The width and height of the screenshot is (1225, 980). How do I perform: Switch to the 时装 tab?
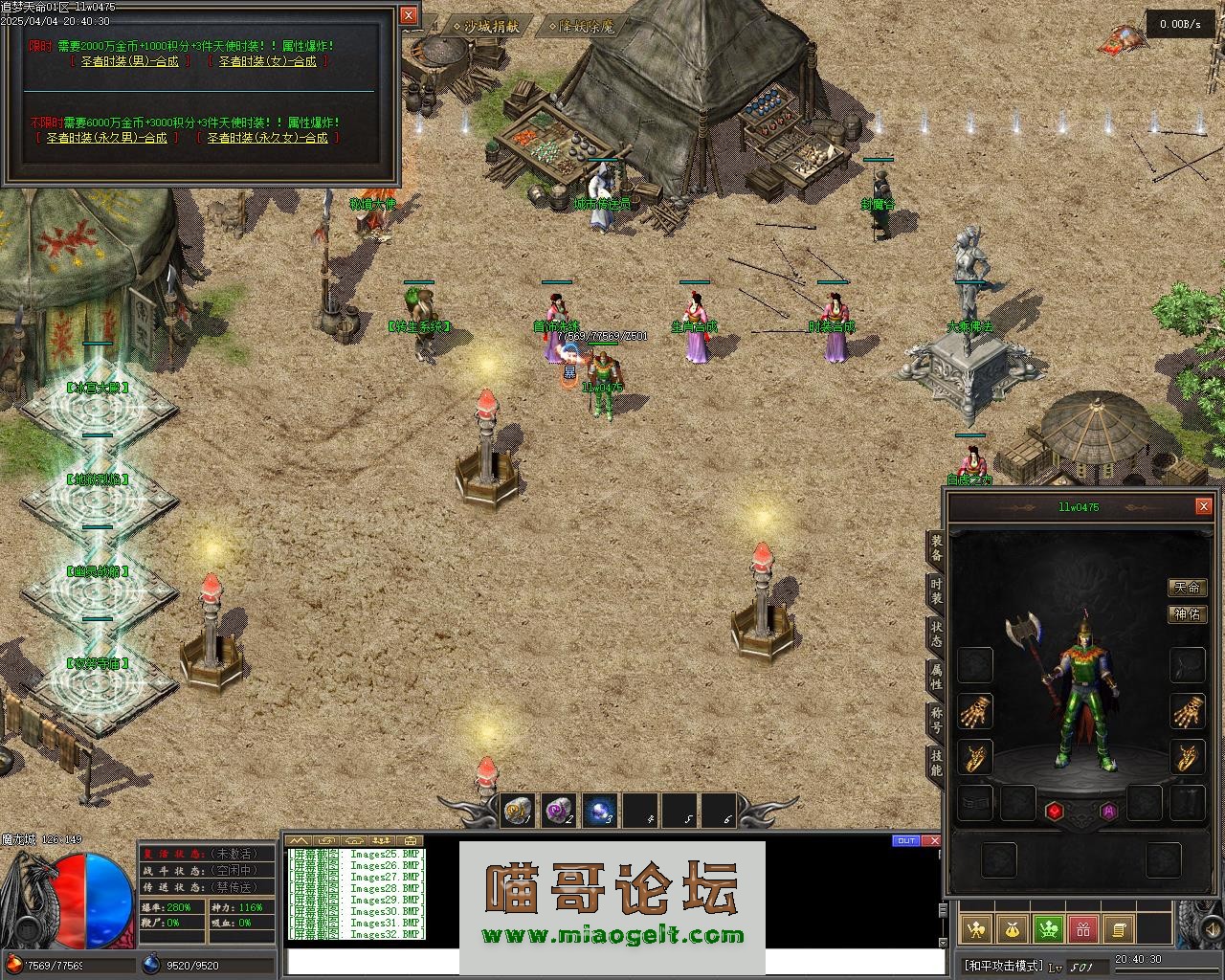pos(936,590)
